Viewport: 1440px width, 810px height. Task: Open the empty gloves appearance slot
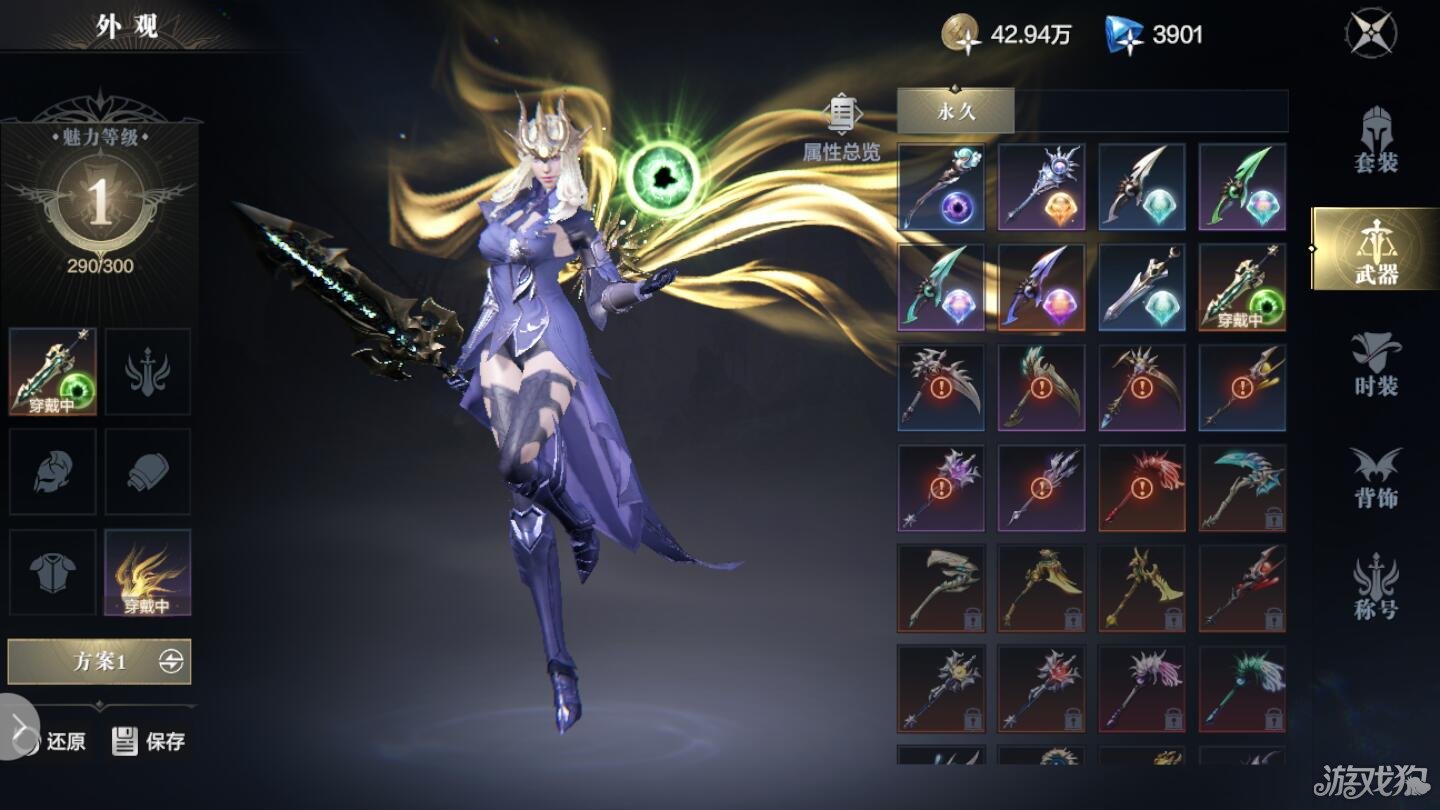point(148,472)
